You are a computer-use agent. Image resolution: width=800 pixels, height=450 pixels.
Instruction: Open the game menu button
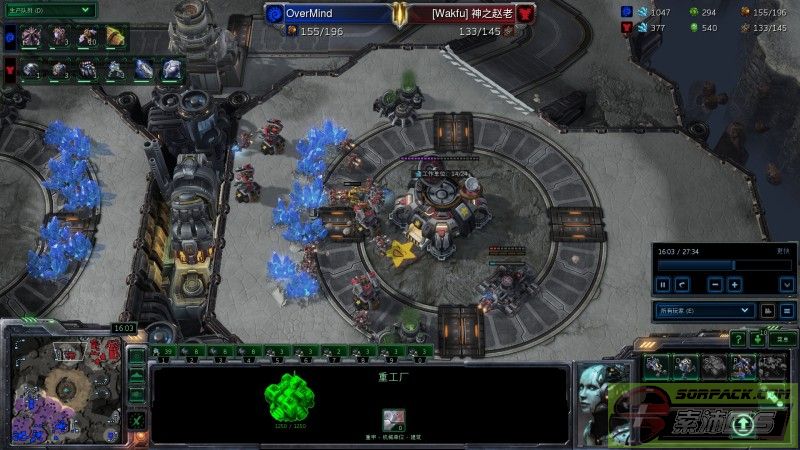(784, 339)
